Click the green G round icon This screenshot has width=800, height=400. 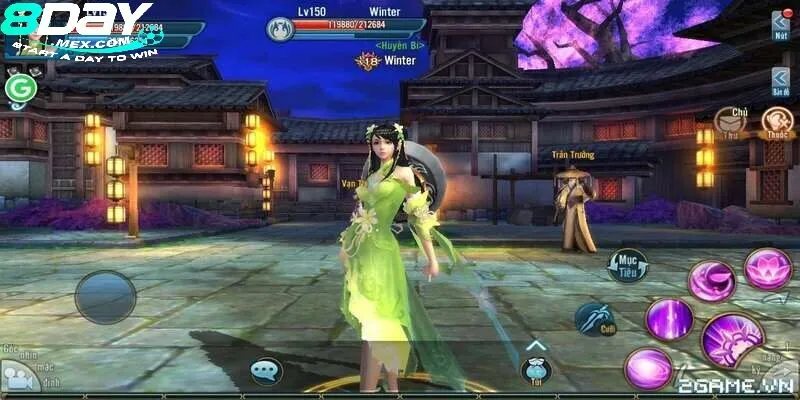pyautogui.click(x=18, y=90)
